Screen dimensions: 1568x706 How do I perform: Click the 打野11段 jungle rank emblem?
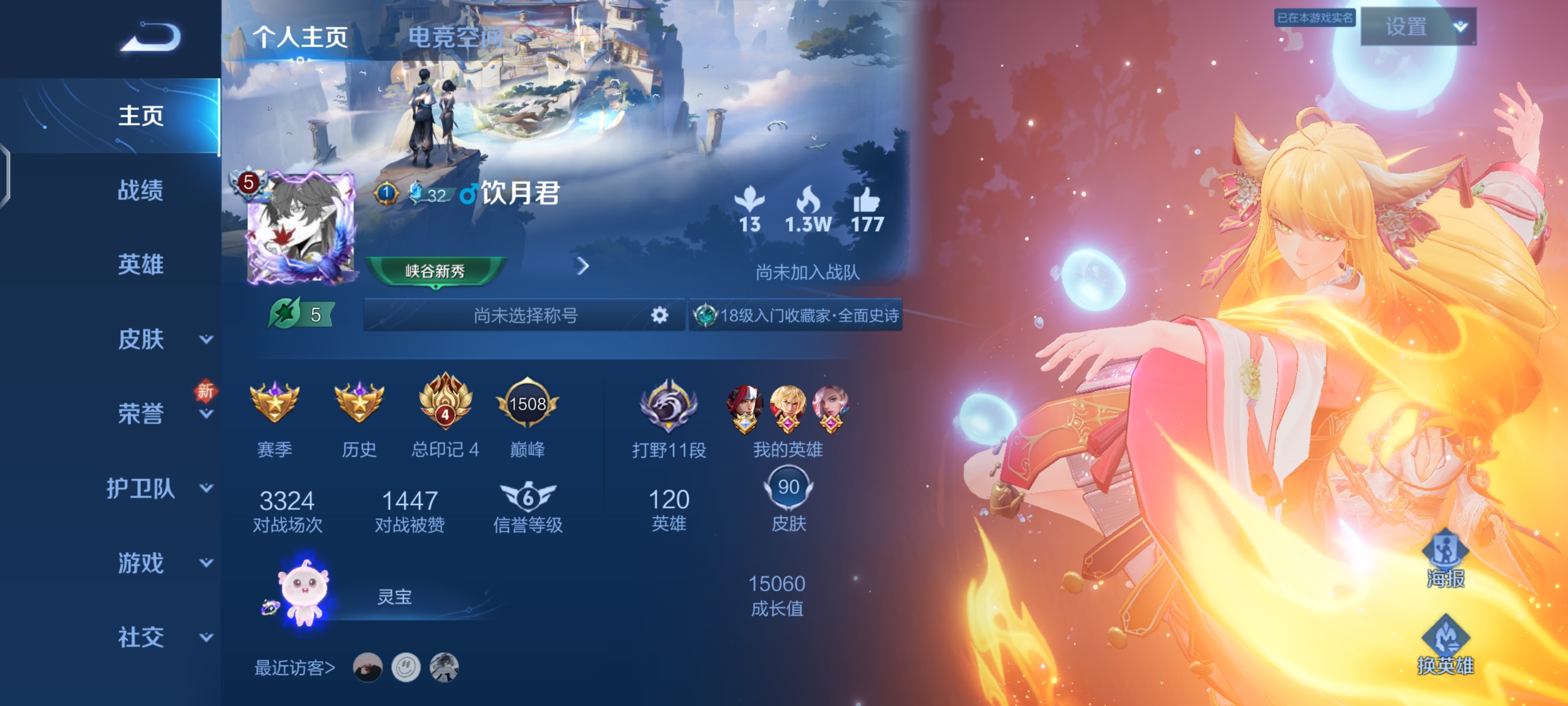point(670,407)
